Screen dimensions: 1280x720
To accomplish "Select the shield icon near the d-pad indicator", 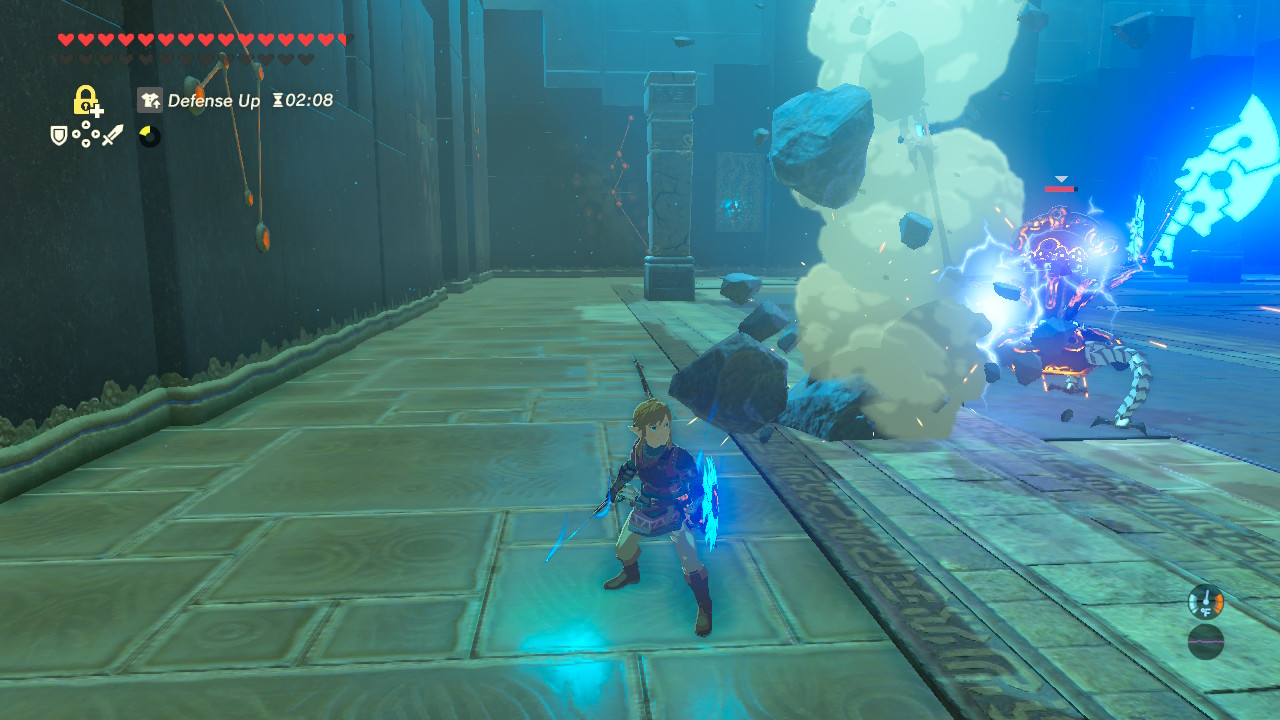I will click(x=58, y=134).
